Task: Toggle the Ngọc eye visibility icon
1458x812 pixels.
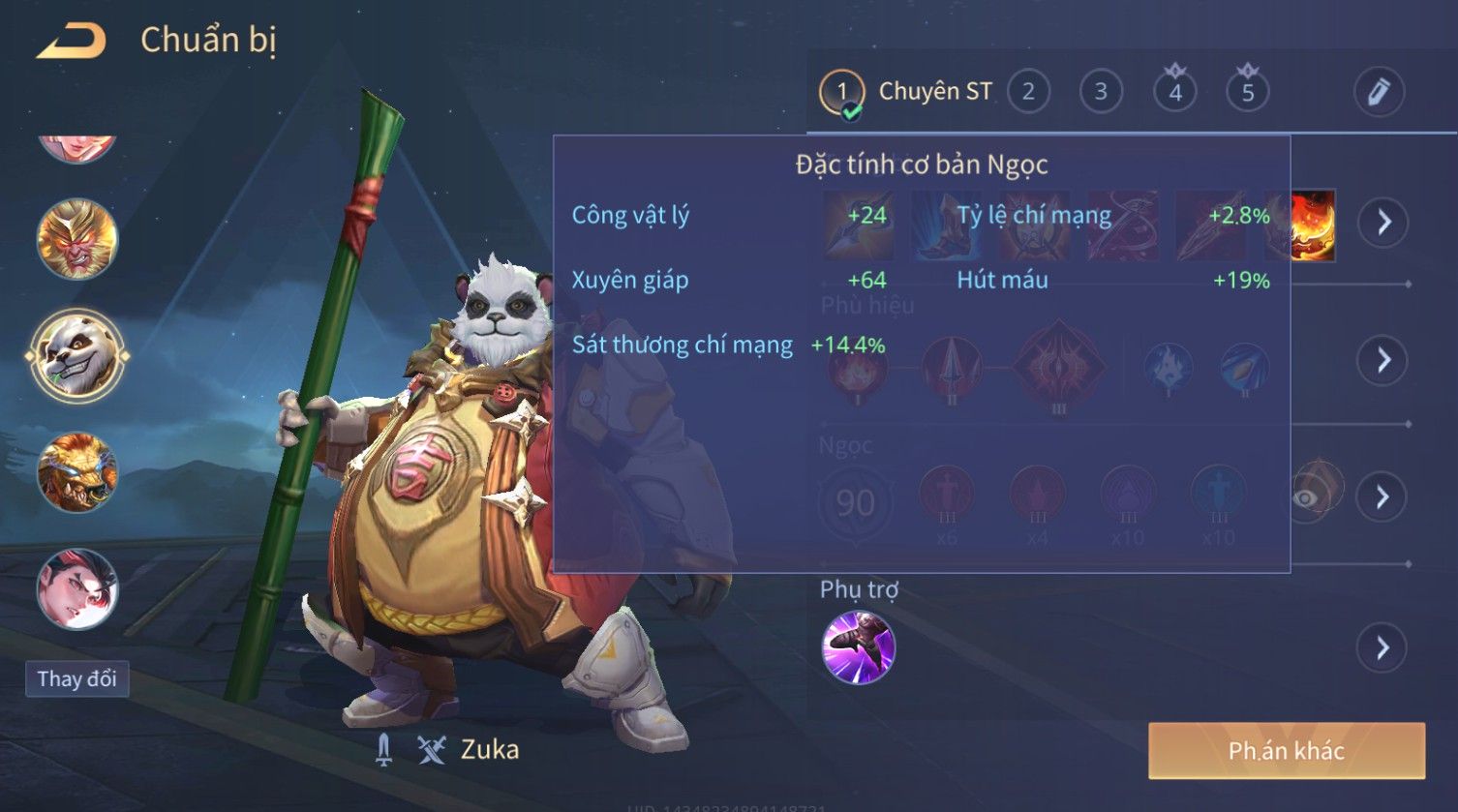Action: (x=1306, y=497)
